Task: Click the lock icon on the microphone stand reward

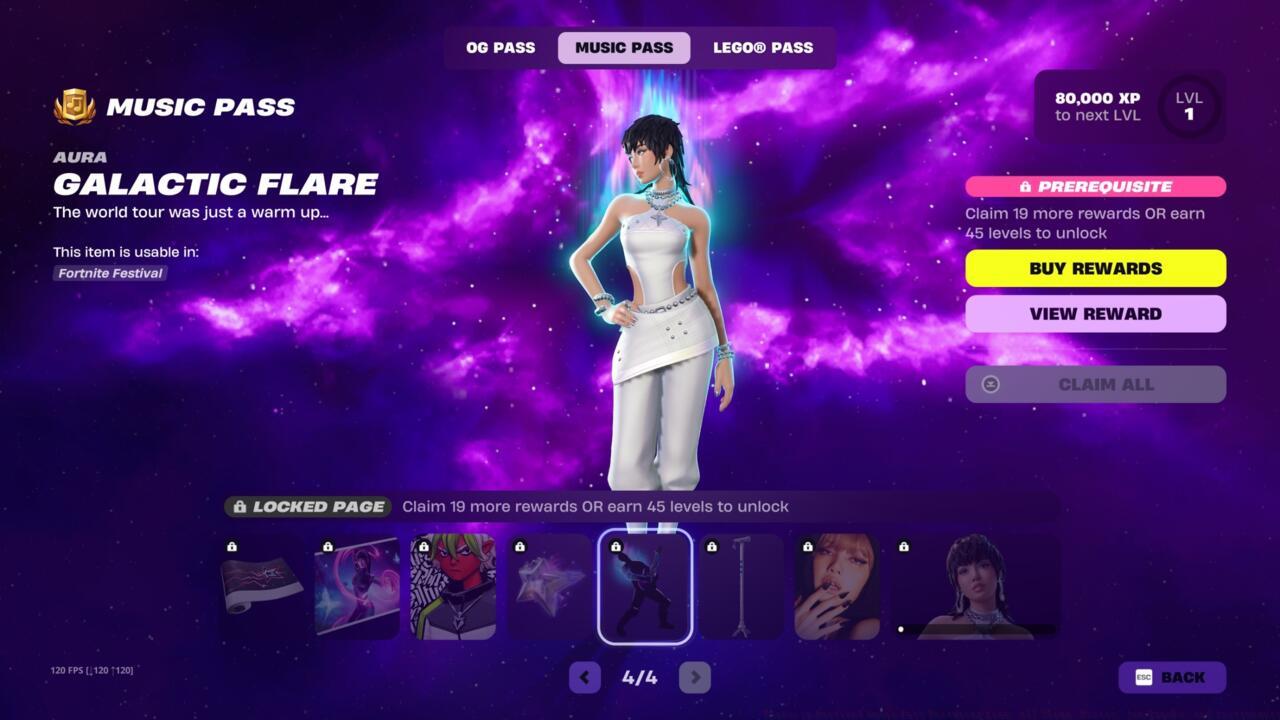Action: coord(714,549)
